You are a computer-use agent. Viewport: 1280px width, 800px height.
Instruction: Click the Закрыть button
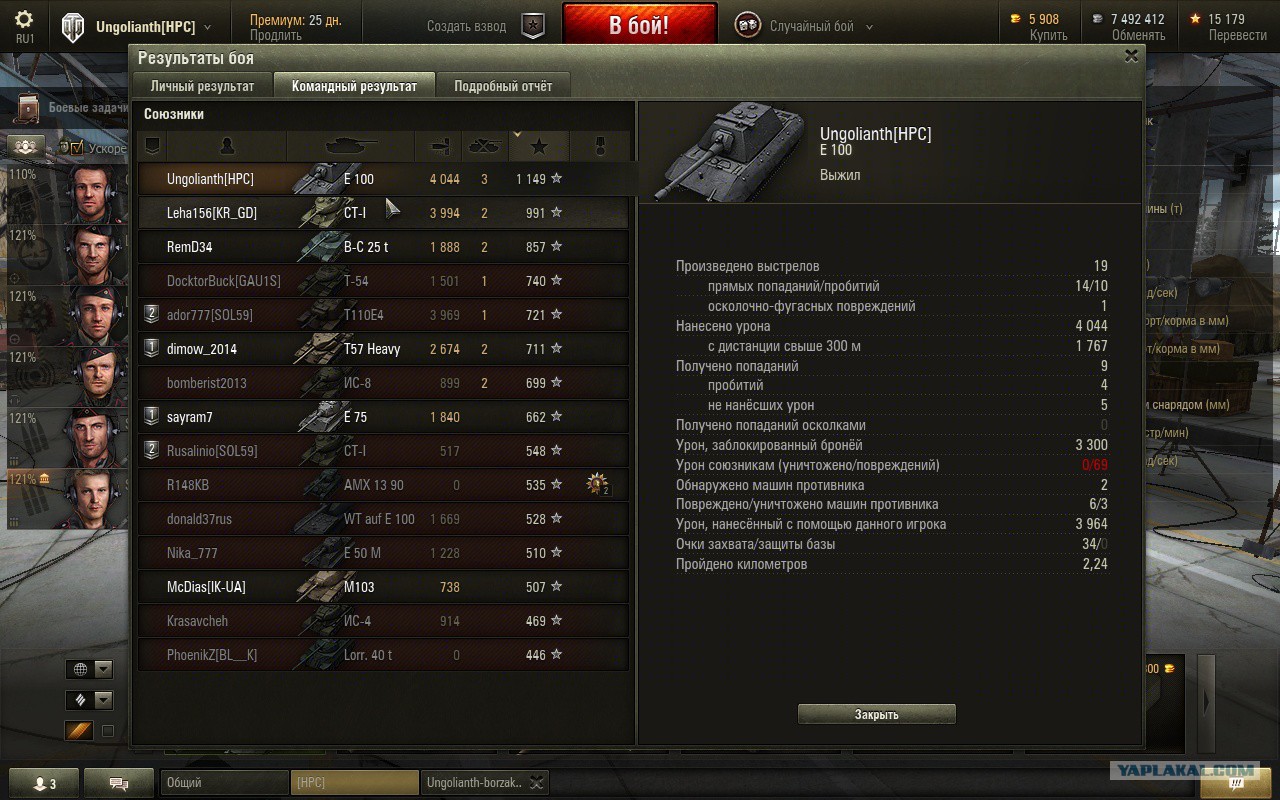(x=876, y=714)
